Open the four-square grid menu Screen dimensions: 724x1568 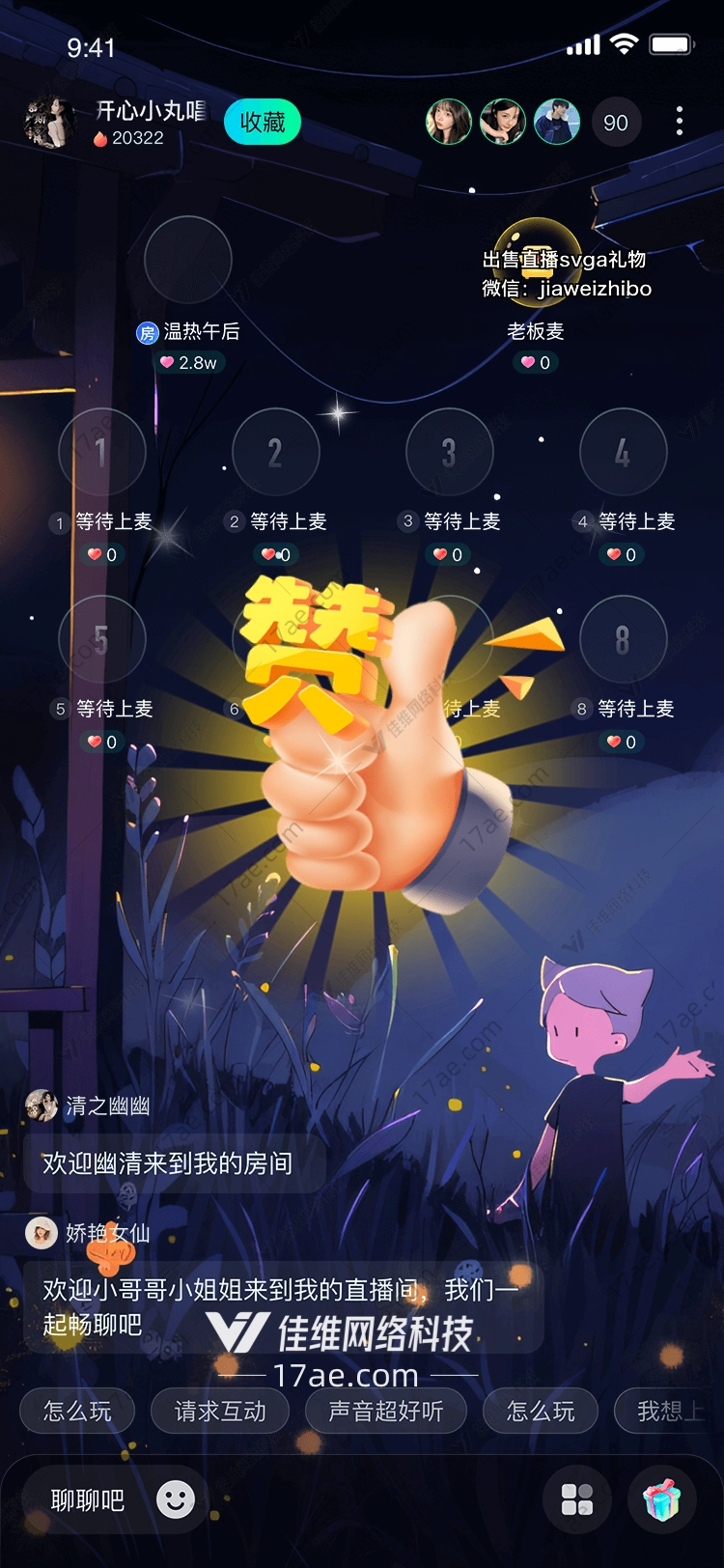click(577, 1500)
